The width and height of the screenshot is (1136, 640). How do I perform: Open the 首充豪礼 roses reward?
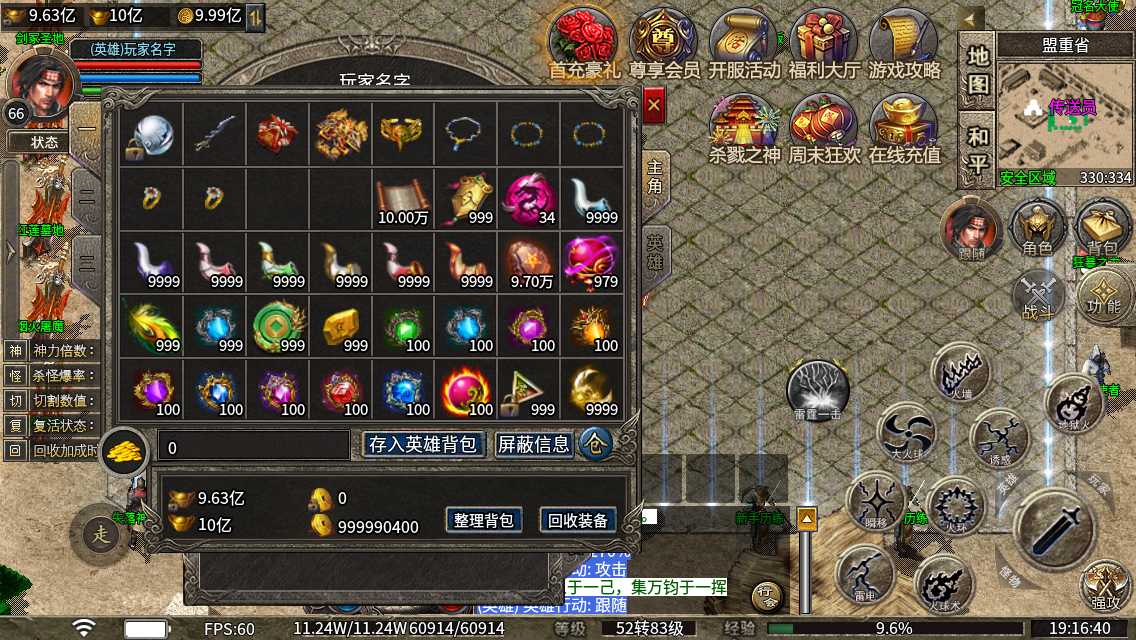click(583, 40)
